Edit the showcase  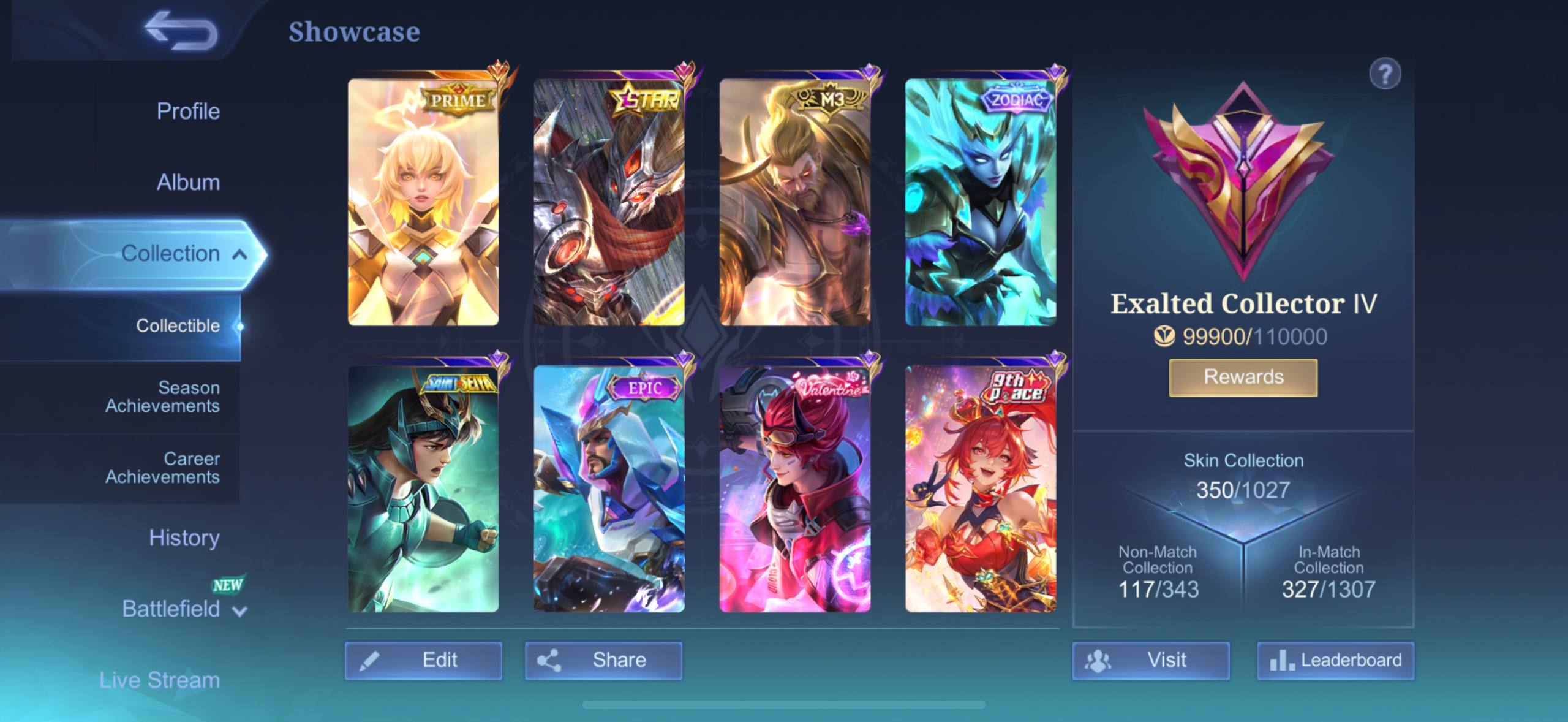pyautogui.click(x=423, y=660)
